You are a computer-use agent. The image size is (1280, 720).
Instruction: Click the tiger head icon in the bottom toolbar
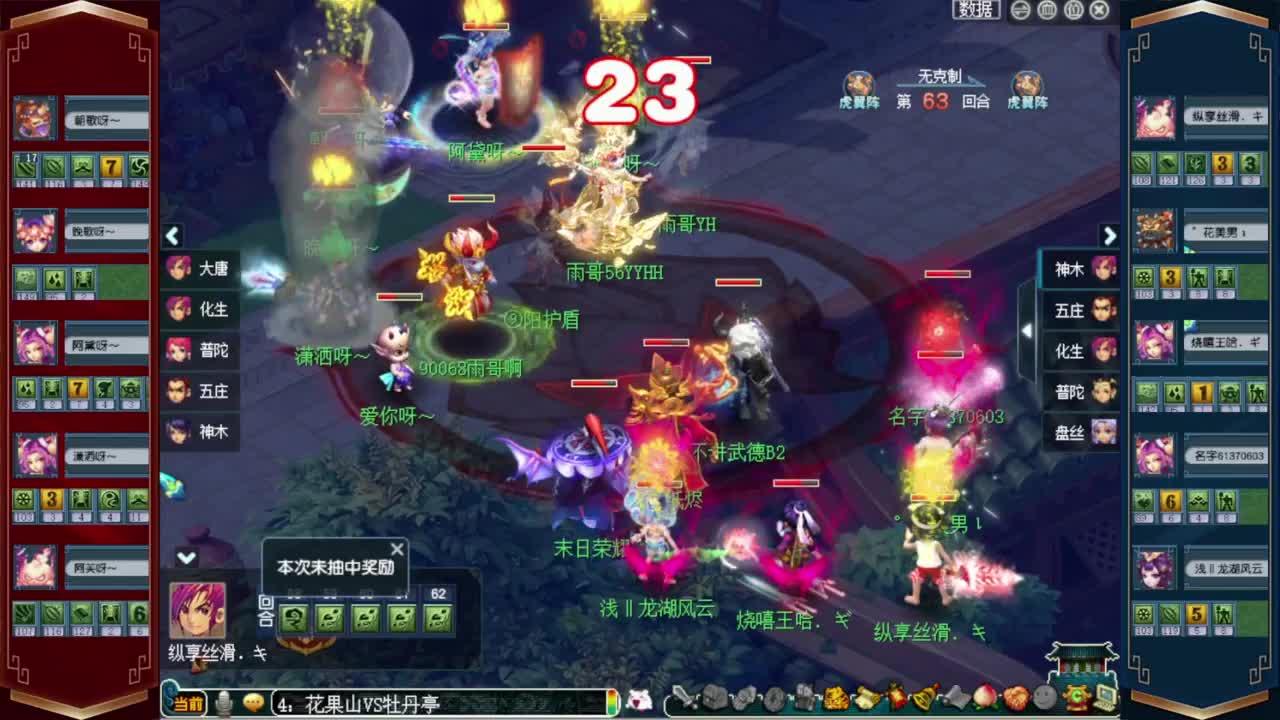836,702
